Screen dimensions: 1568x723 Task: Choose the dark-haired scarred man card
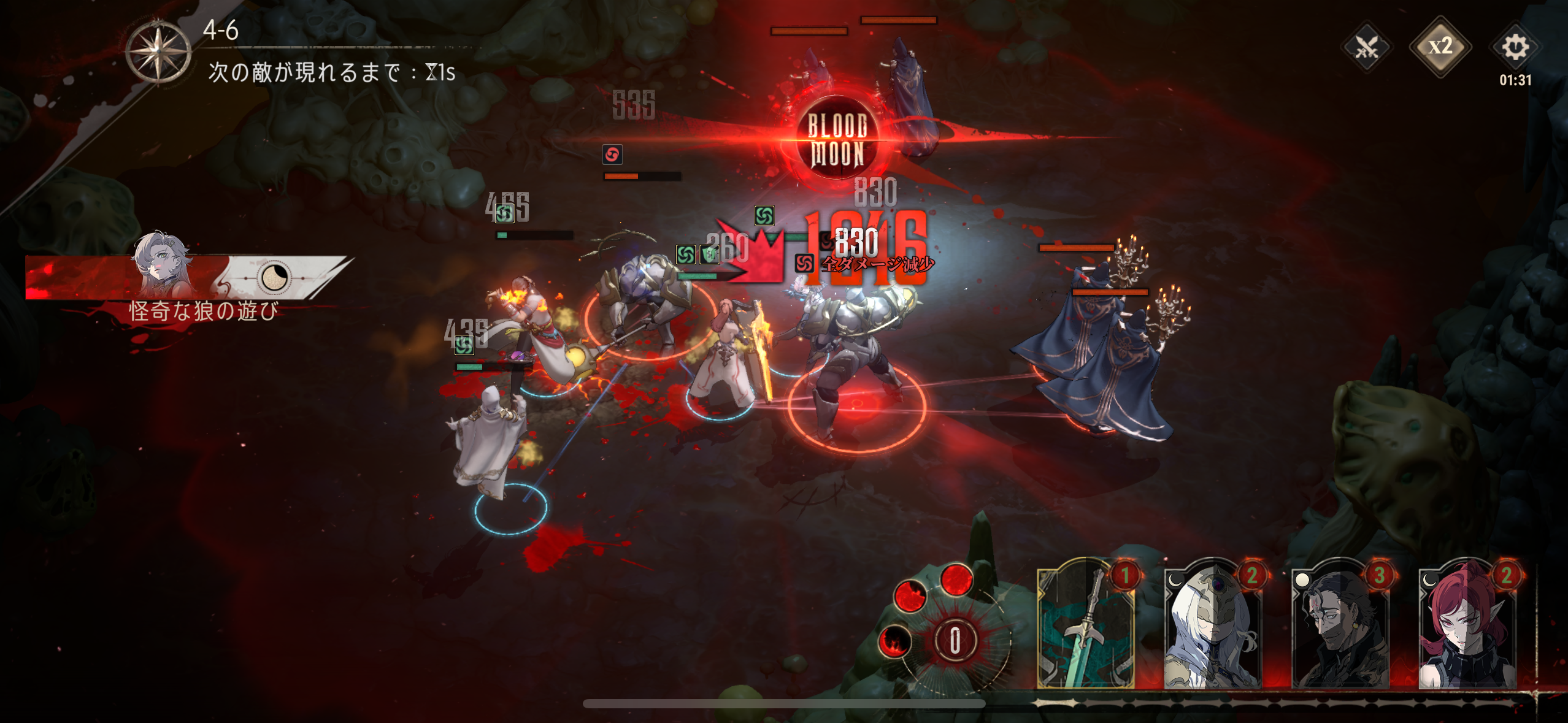(x=1340, y=625)
